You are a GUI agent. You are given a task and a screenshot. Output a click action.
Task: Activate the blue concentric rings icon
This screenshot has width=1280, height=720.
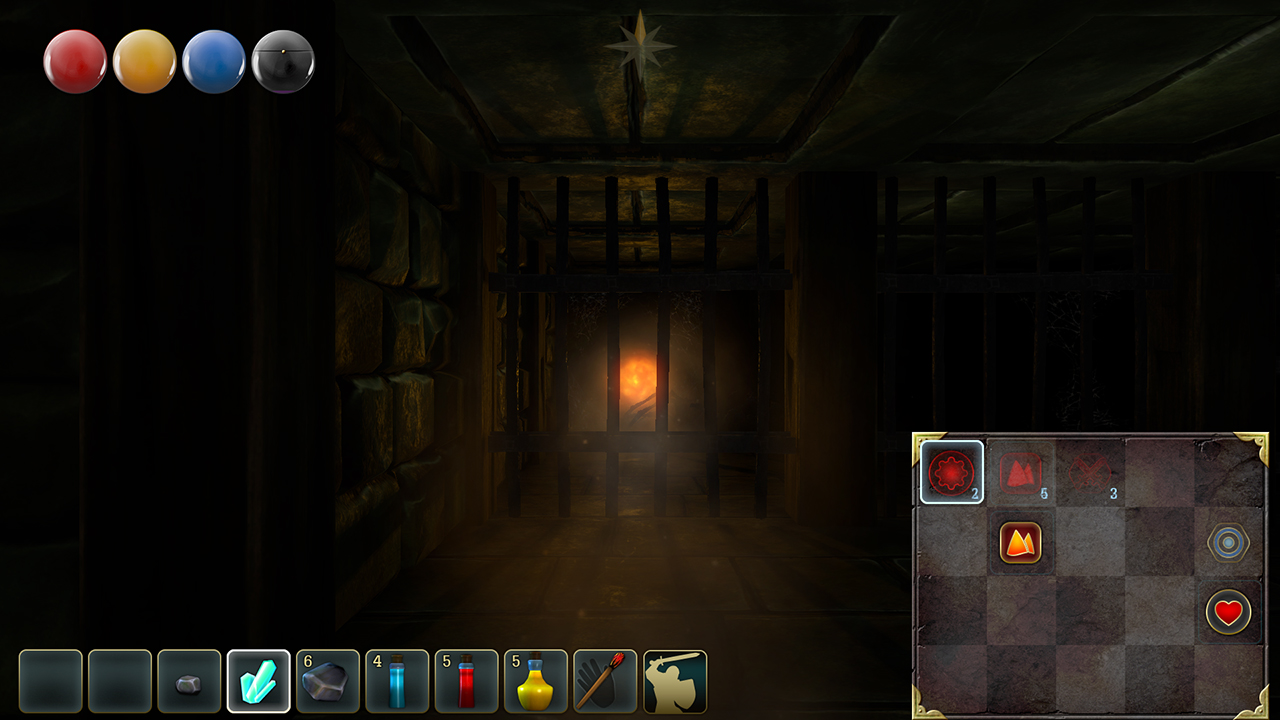[1228, 543]
